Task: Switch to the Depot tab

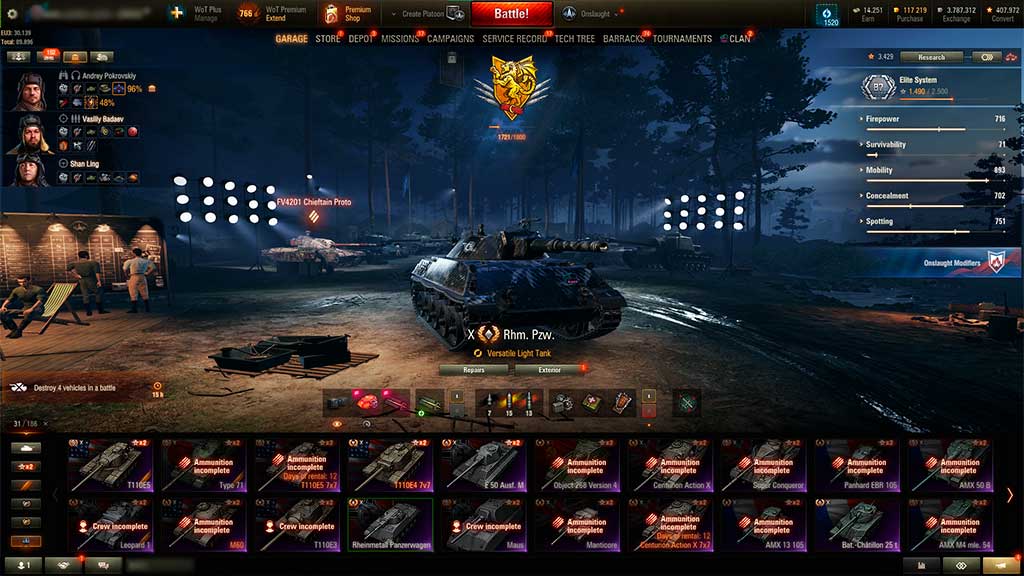Action: coord(360,39)
